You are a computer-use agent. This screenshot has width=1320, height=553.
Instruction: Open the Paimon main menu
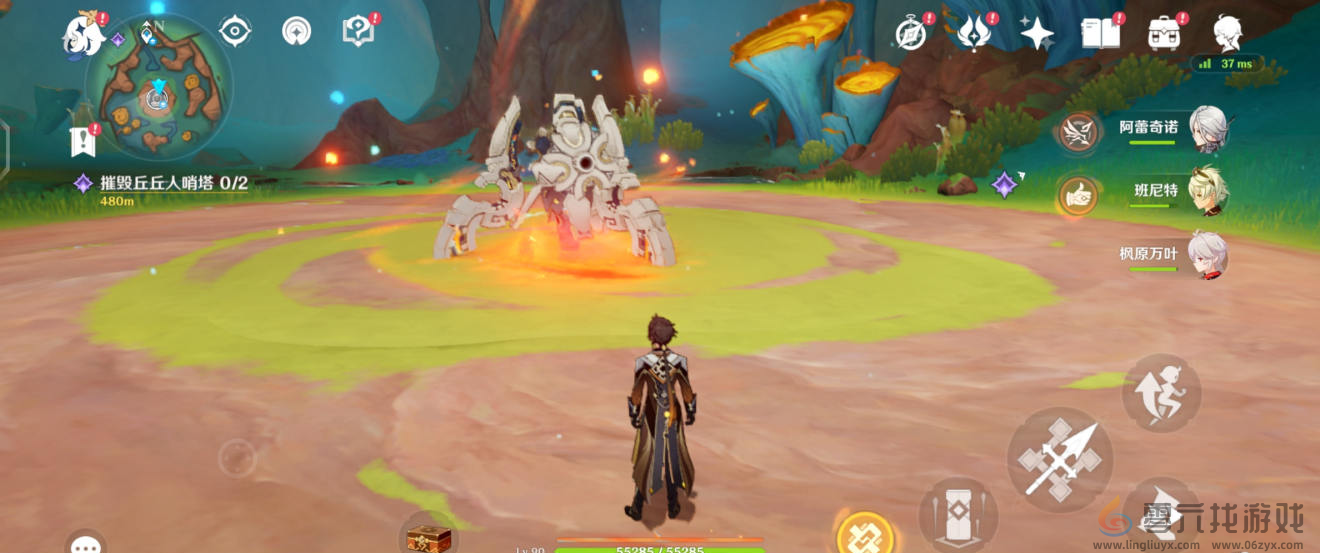pos(84,35)
